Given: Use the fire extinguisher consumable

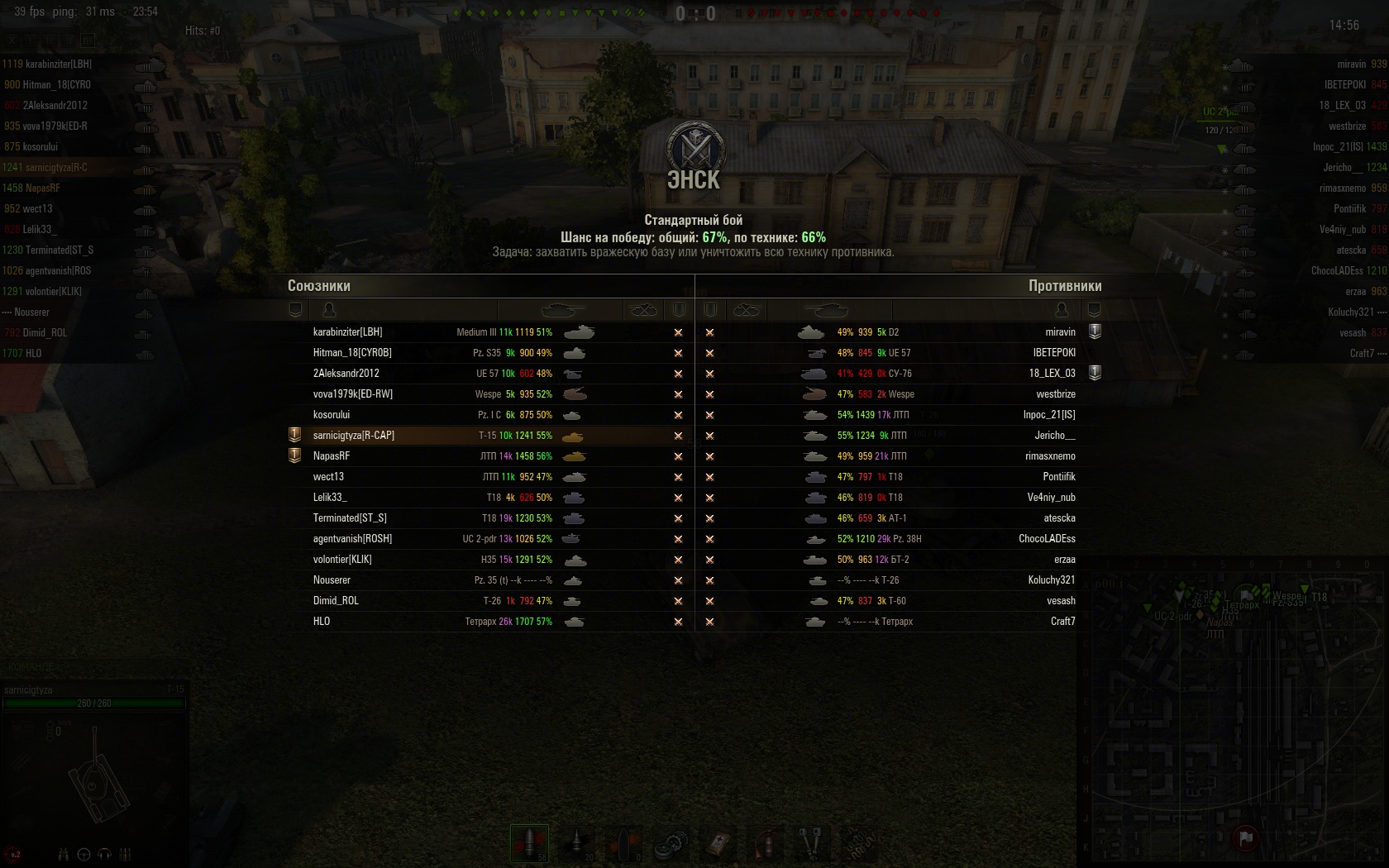Looking at the screenshot, I should coord(767,844).
